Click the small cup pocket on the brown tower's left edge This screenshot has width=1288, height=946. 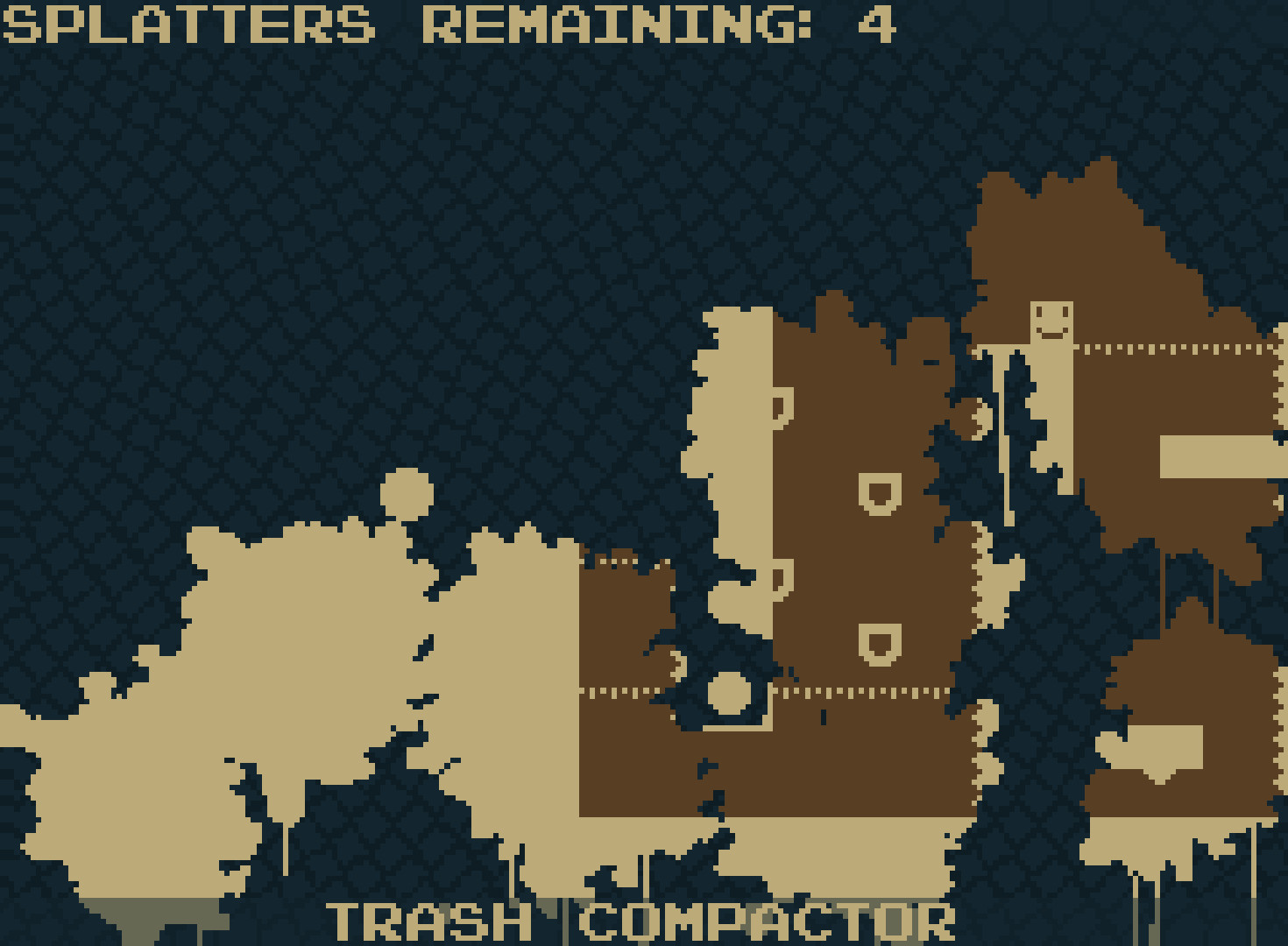click(x=777, y=406)
